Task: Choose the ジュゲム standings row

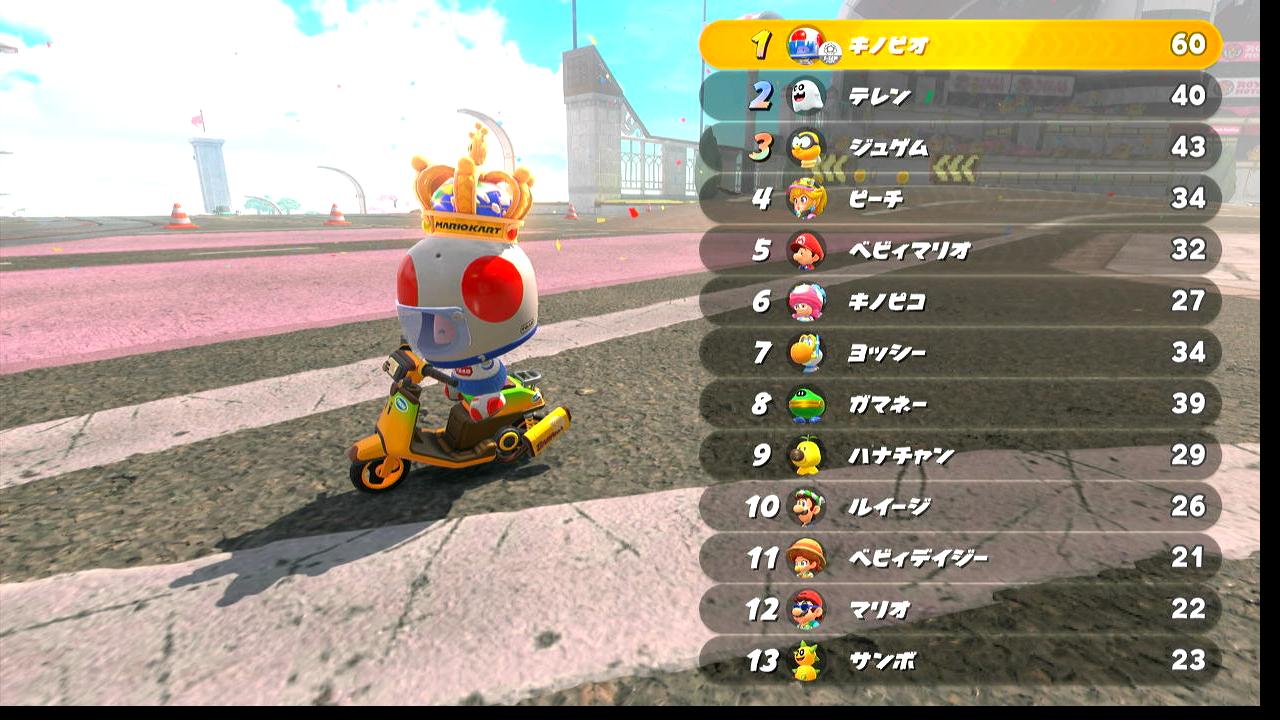Action: 960,147
